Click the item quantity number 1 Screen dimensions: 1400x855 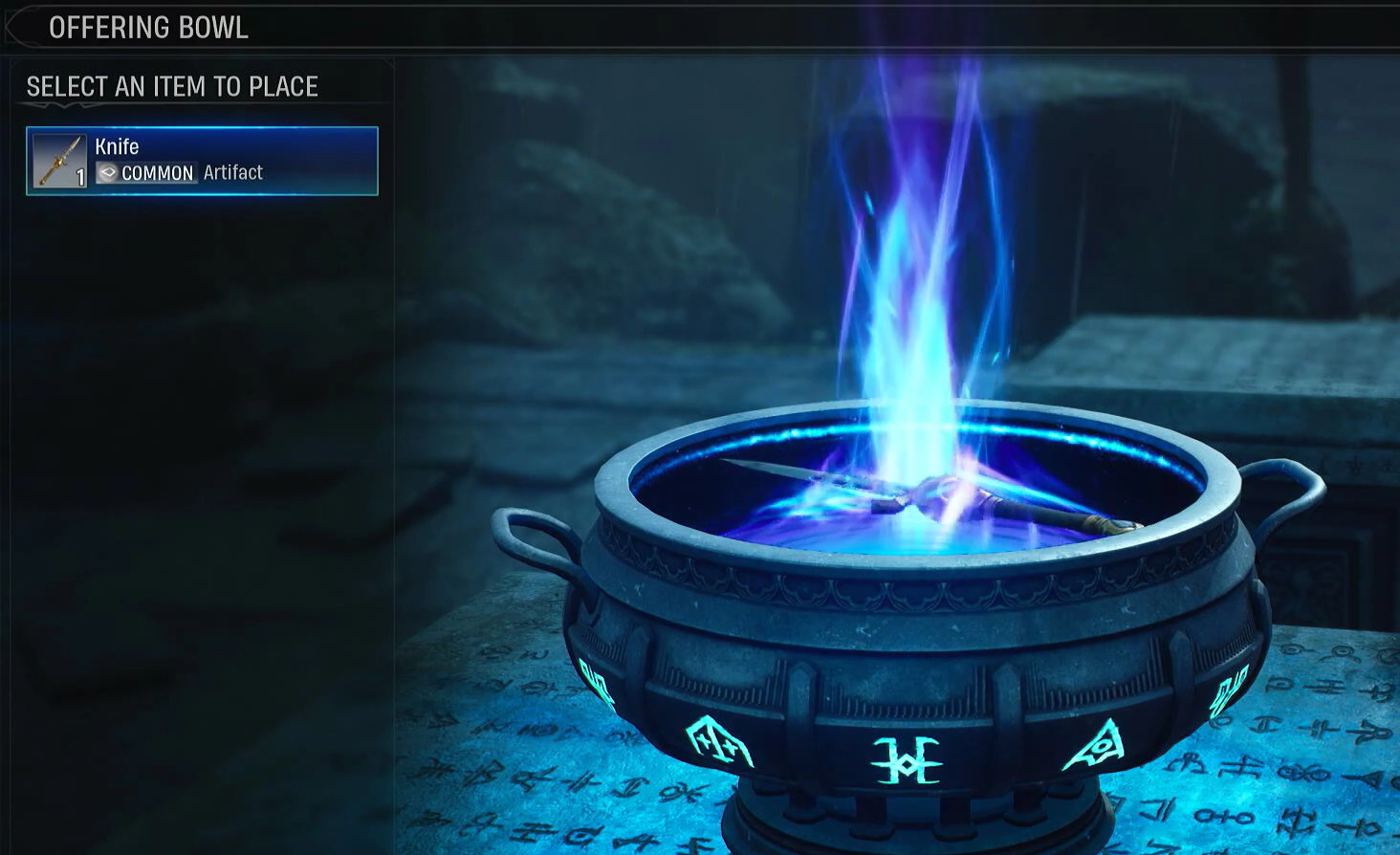click(78, 177)
